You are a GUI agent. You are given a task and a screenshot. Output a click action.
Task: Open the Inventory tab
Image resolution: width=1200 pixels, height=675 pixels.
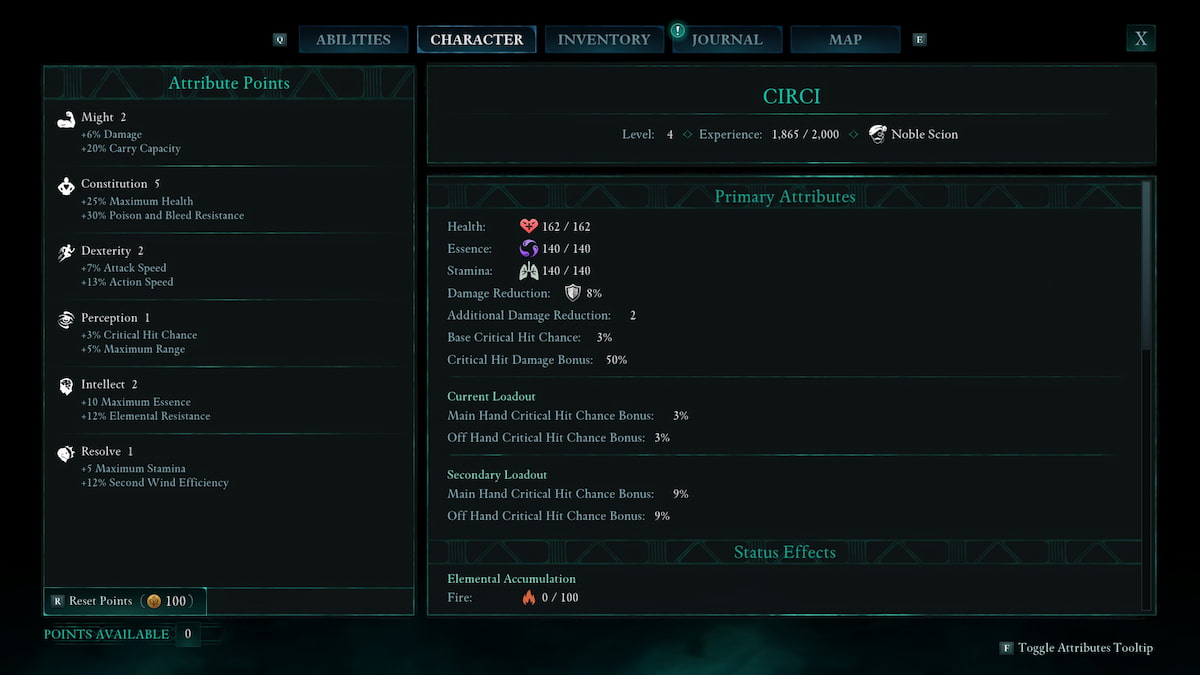coord(603,40)
